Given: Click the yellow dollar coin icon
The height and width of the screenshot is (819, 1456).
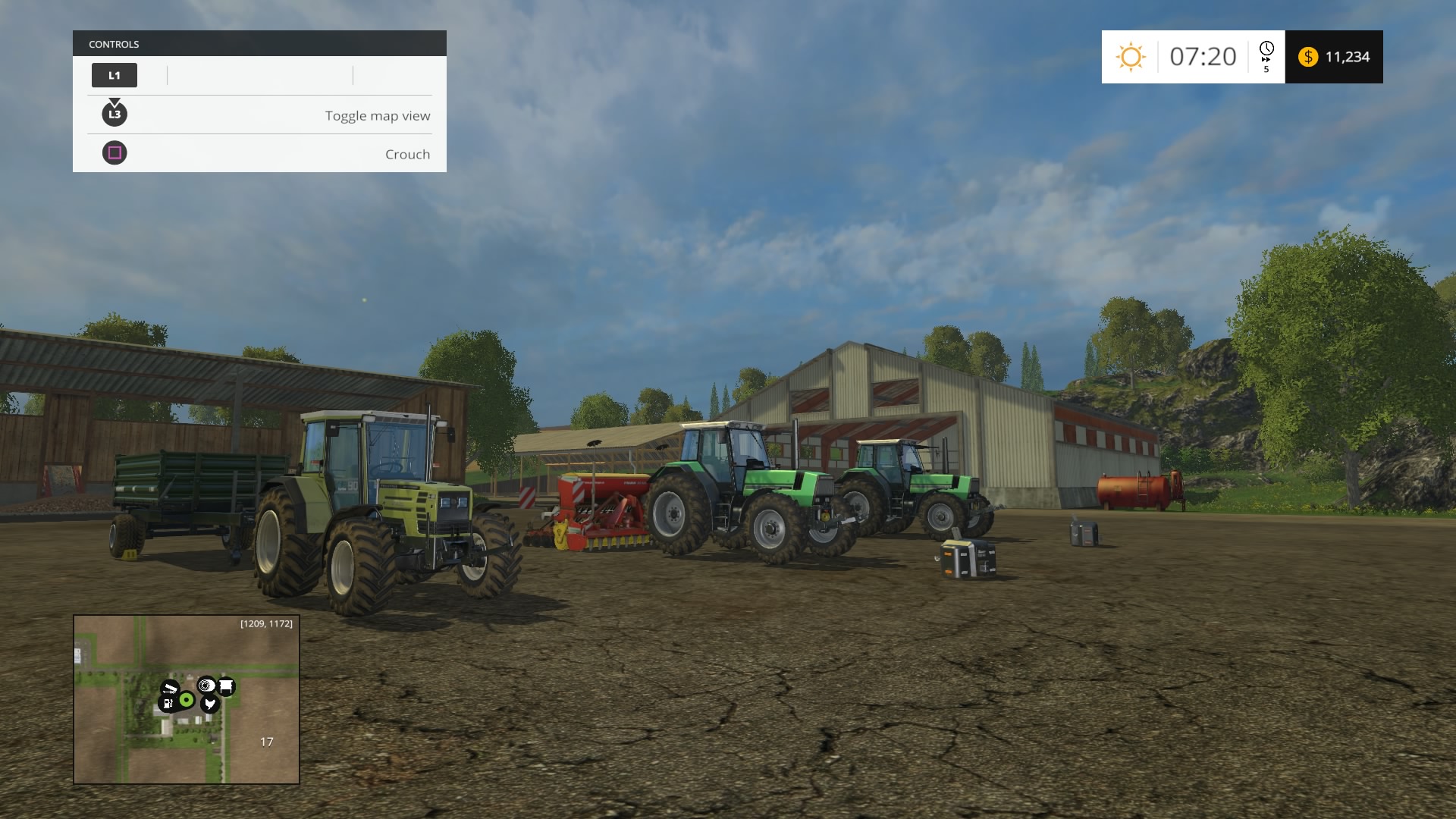Looking at the screenshot, I should coord(1309,56).
